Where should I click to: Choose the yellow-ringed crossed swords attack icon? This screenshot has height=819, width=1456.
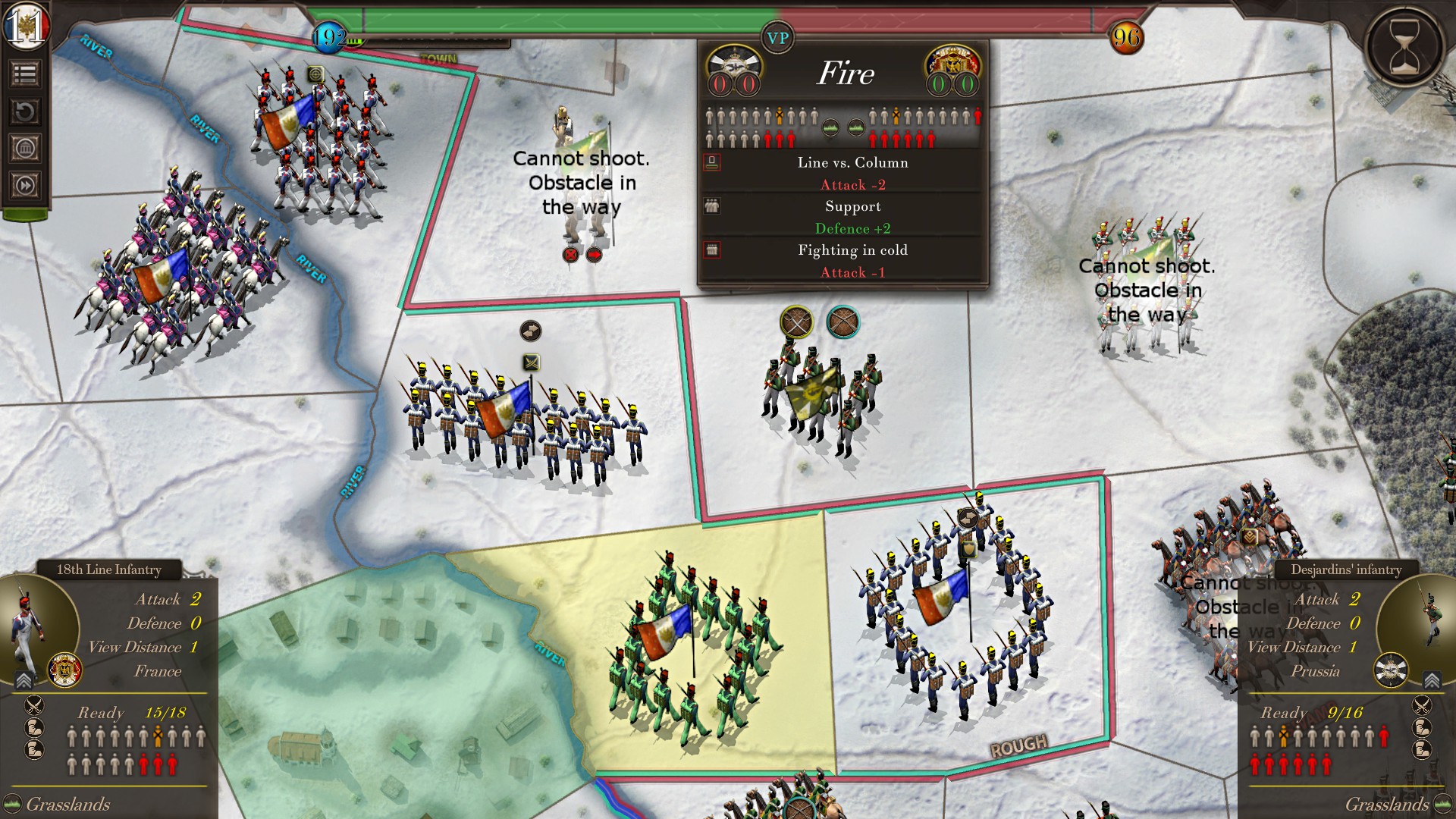(796, 323)
